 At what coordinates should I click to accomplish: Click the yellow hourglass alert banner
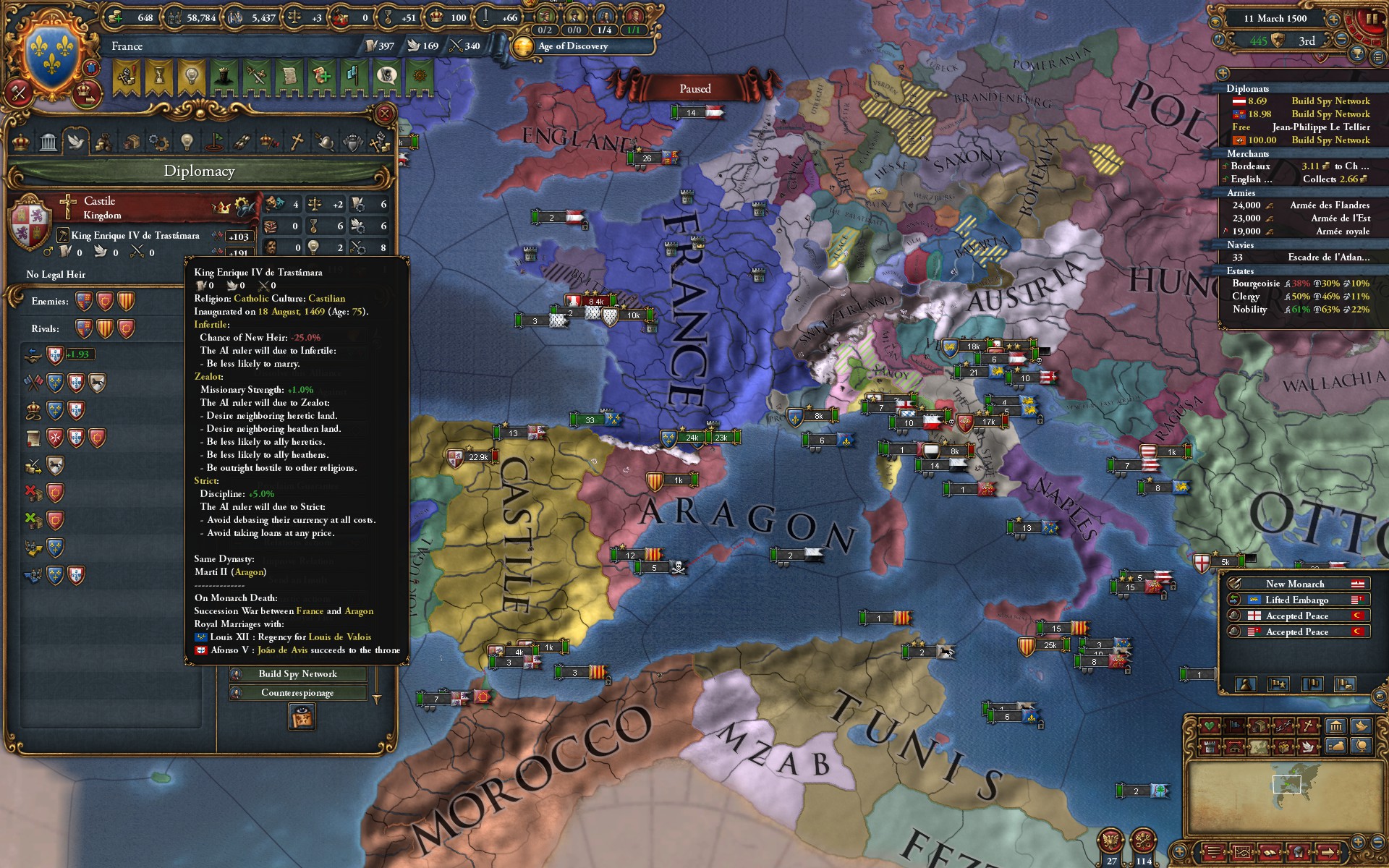[158, 76]
